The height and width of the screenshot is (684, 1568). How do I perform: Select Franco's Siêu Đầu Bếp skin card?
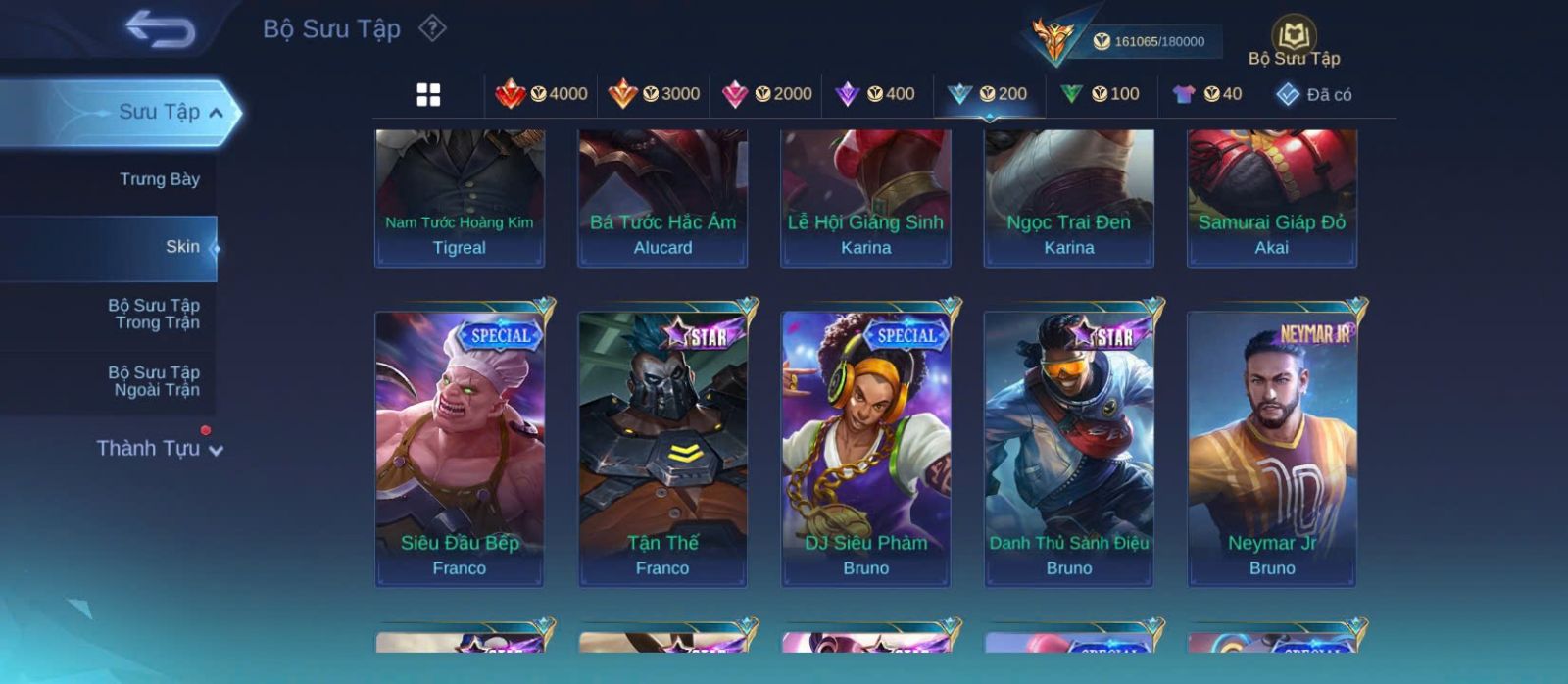click(460, 449)
